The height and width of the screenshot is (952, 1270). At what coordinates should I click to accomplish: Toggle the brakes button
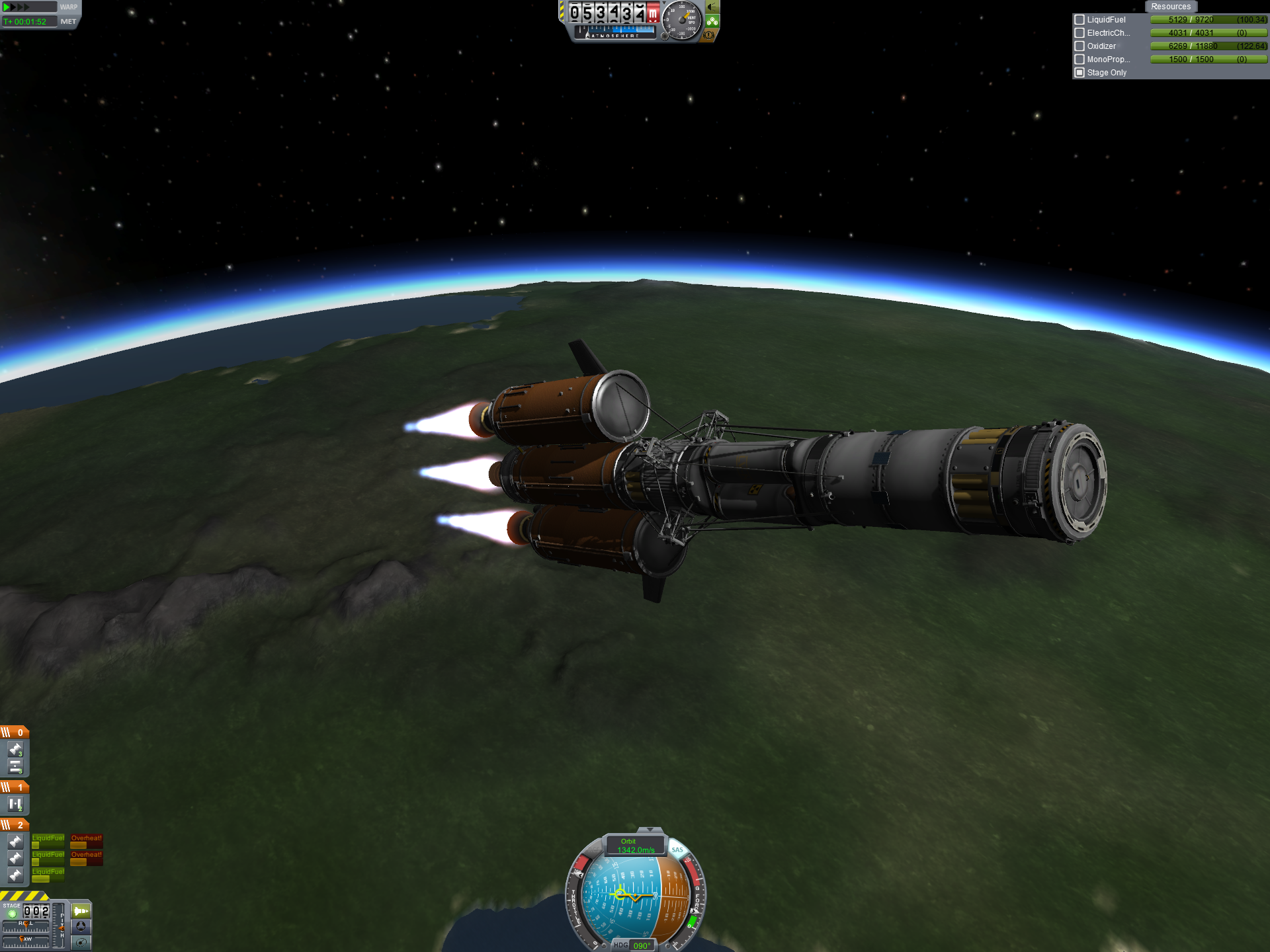(709, 35)
